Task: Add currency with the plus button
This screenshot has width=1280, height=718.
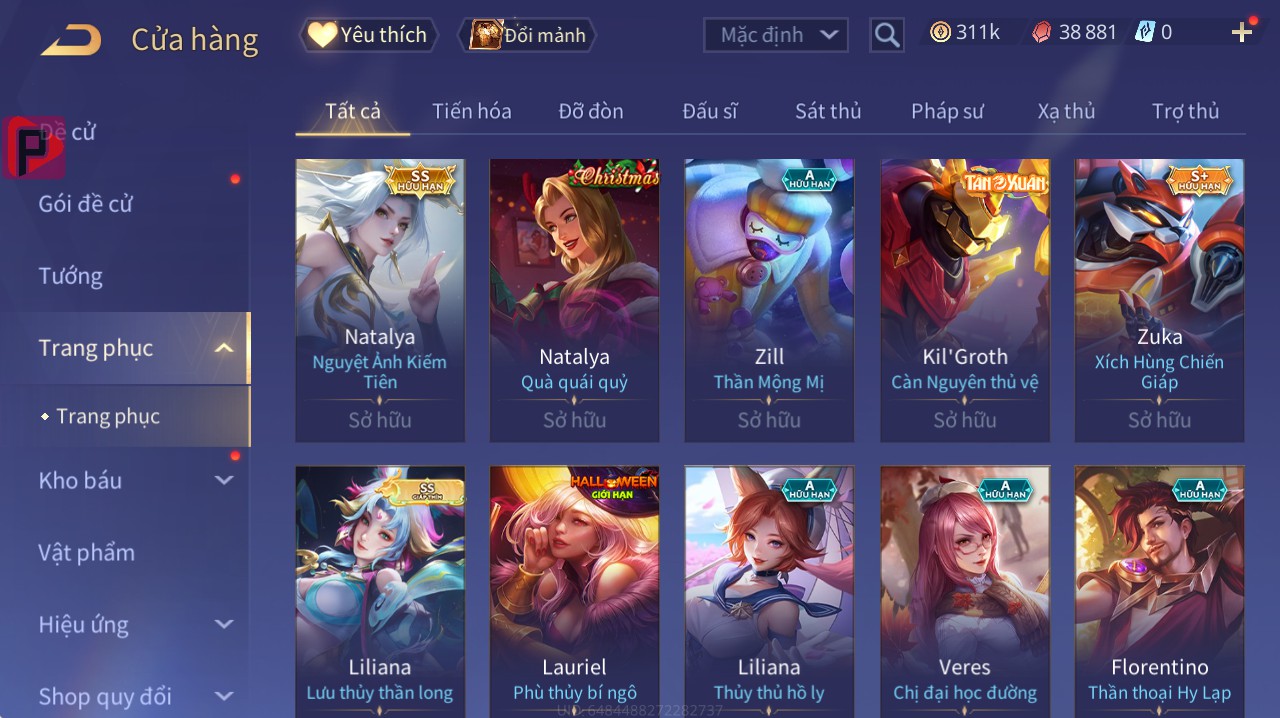Action: pos(1242,33)
